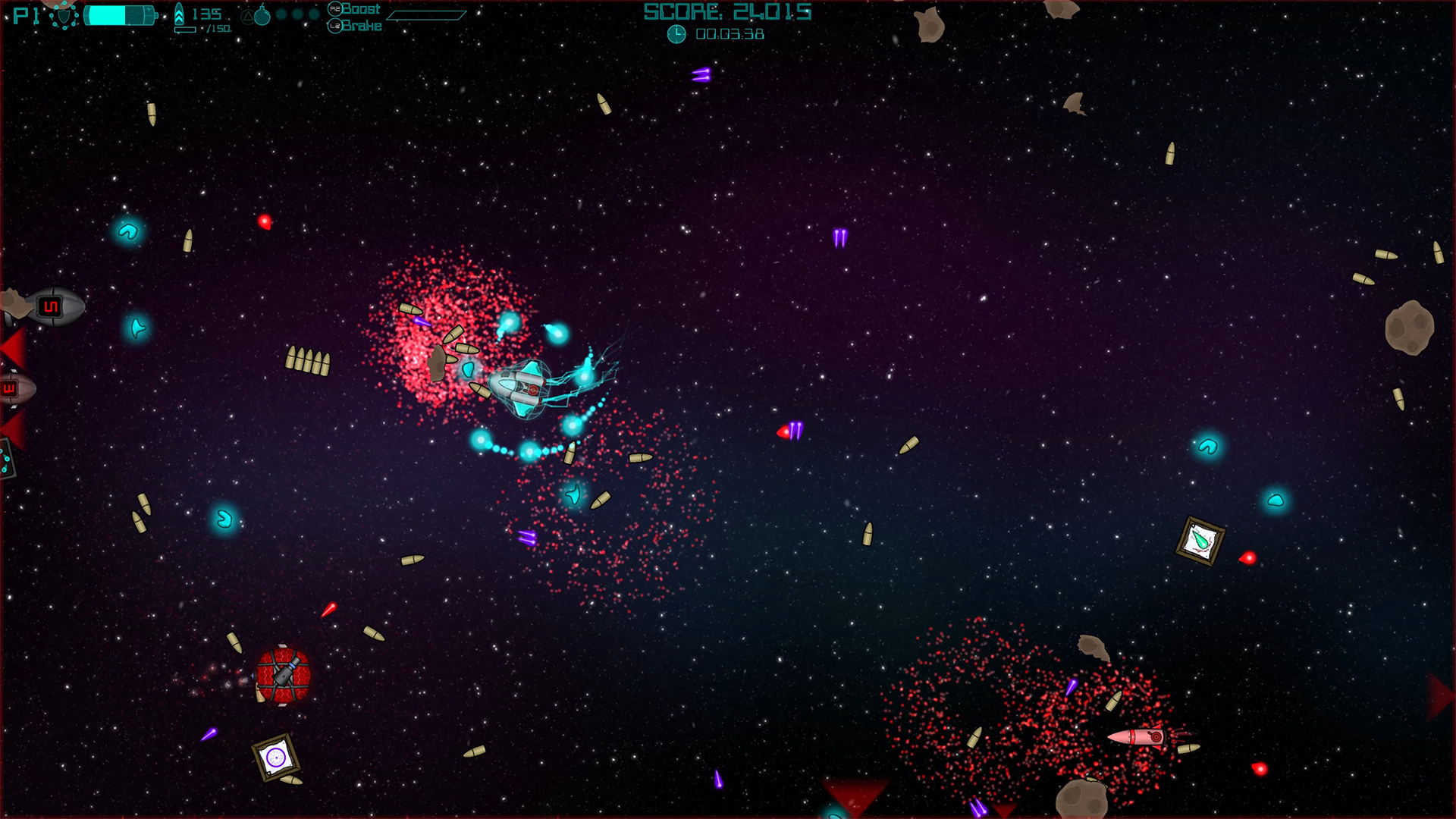Click the triangle-in-circle weapon icon
Image resolution: width=1456 pixels, height=819 pixels.
tap(247, 17)
